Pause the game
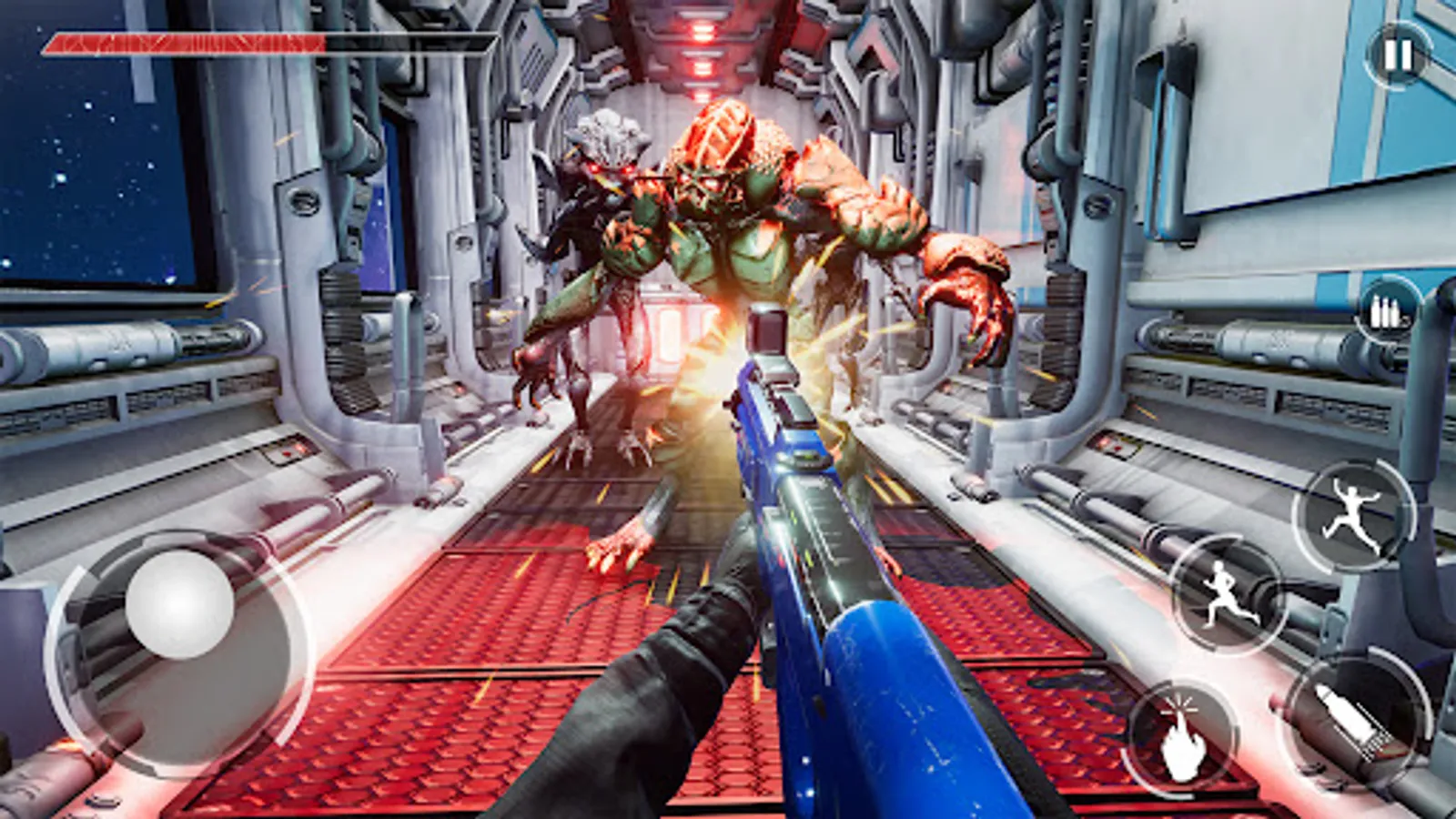Viewport: 1456px width, 819px height. 1398,55
